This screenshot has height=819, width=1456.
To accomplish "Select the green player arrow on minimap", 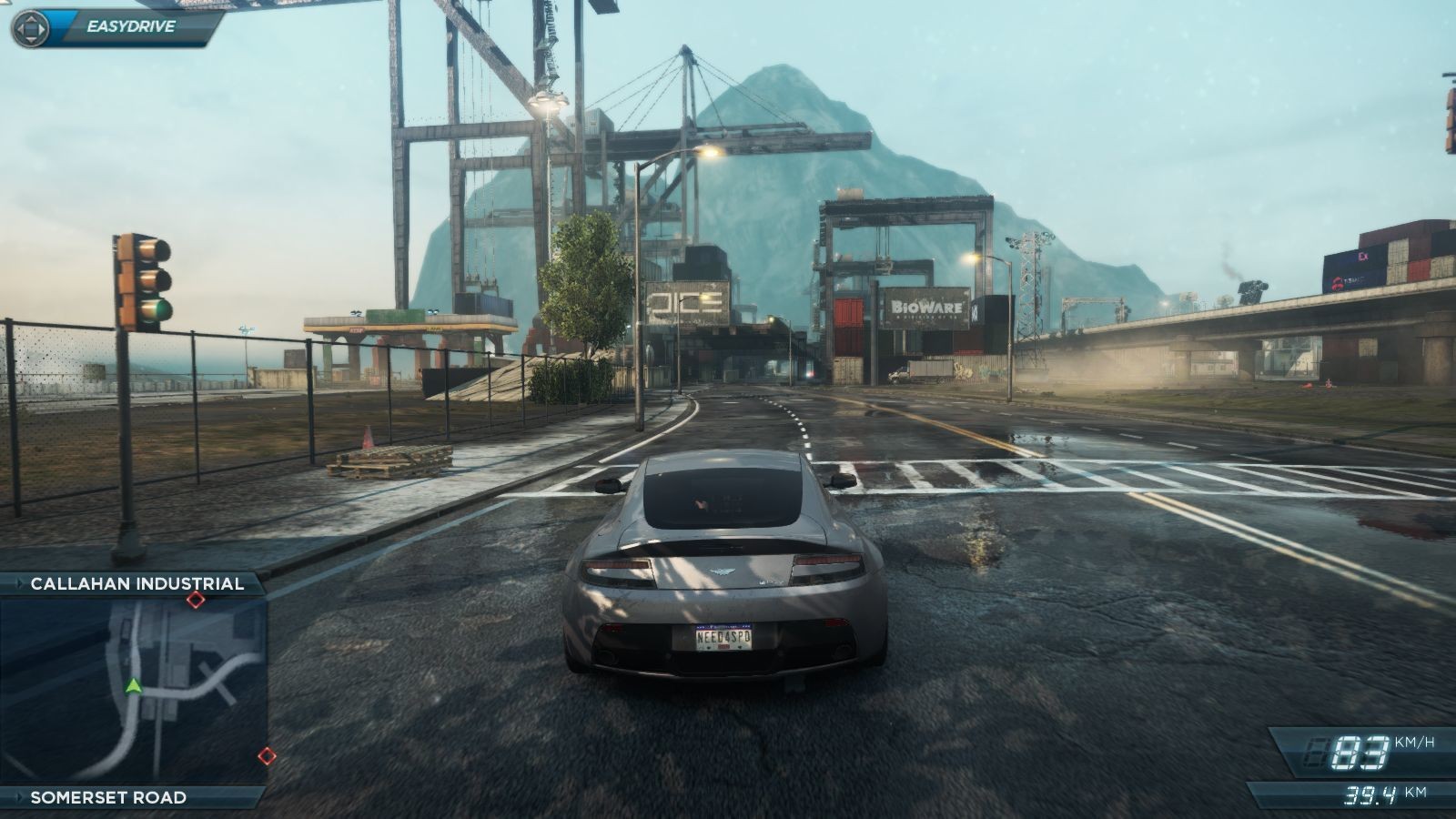I will [134, 685].
